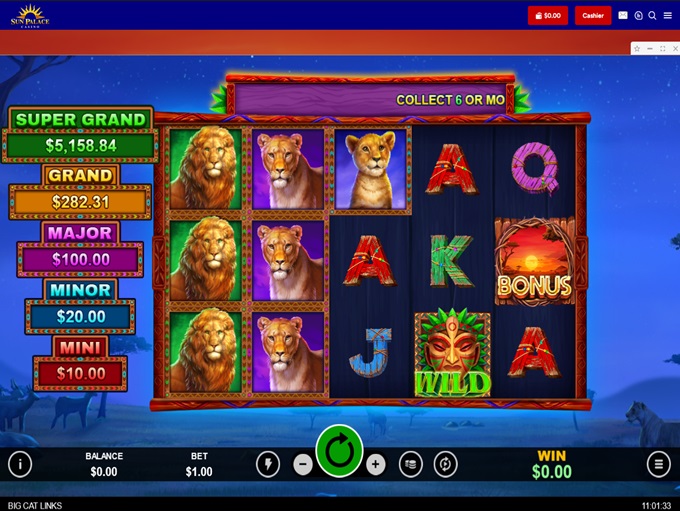The image size is (680, 511).
Task: Open the Cashier page
Action: [593, 15]
